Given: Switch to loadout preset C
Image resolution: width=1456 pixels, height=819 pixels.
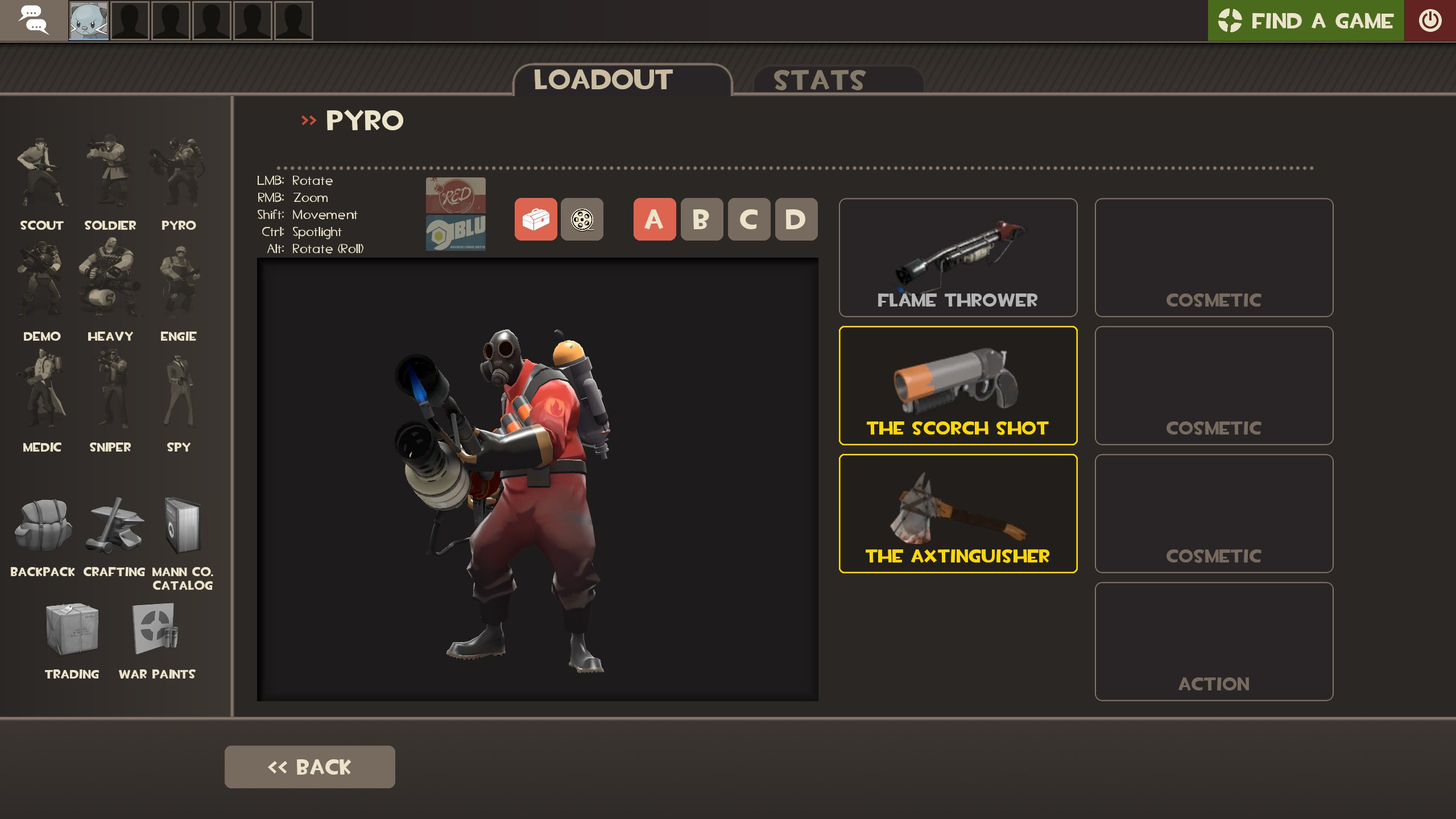Looking at the screenshot, I should click(748, 220).
